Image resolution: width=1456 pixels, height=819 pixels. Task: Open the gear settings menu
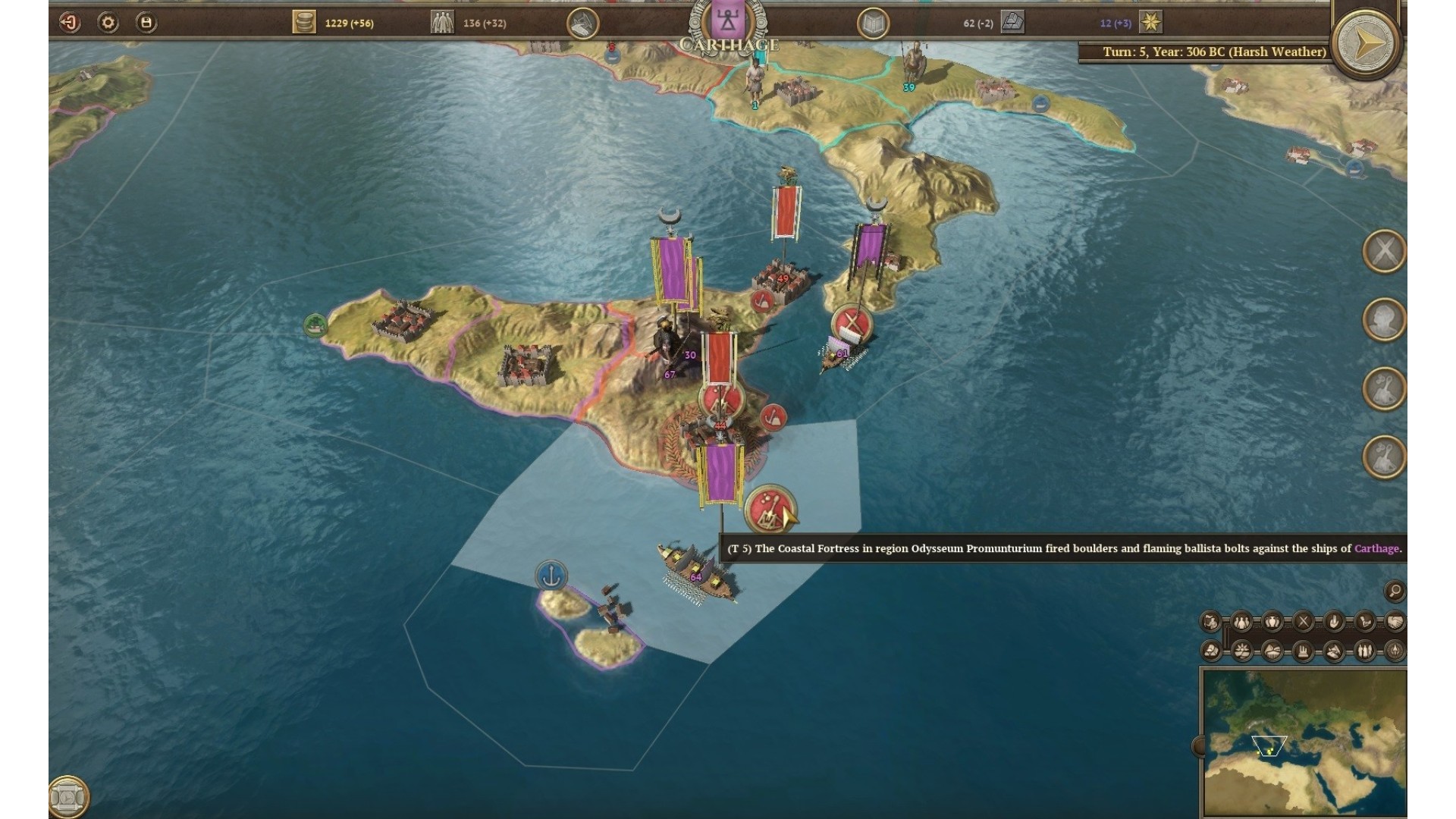[x=108, y=23]
